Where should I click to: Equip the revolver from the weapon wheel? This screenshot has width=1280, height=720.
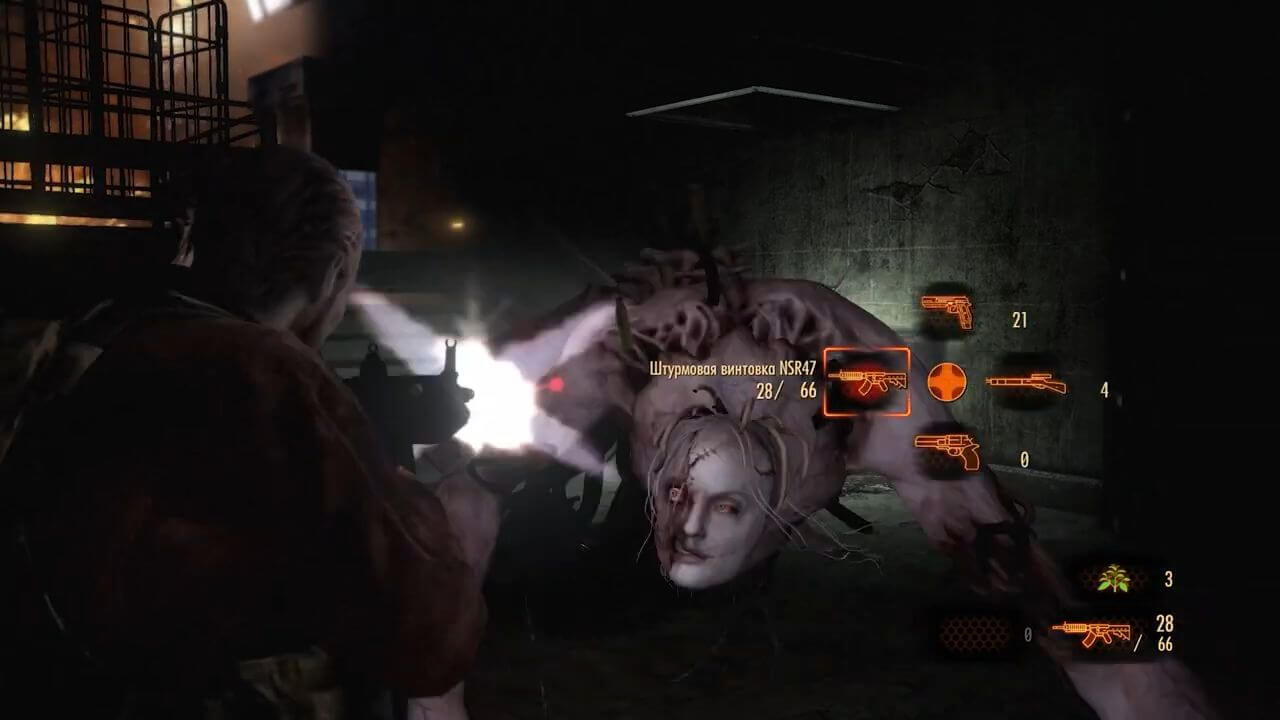pyautogui.click(x=946, y=452)
